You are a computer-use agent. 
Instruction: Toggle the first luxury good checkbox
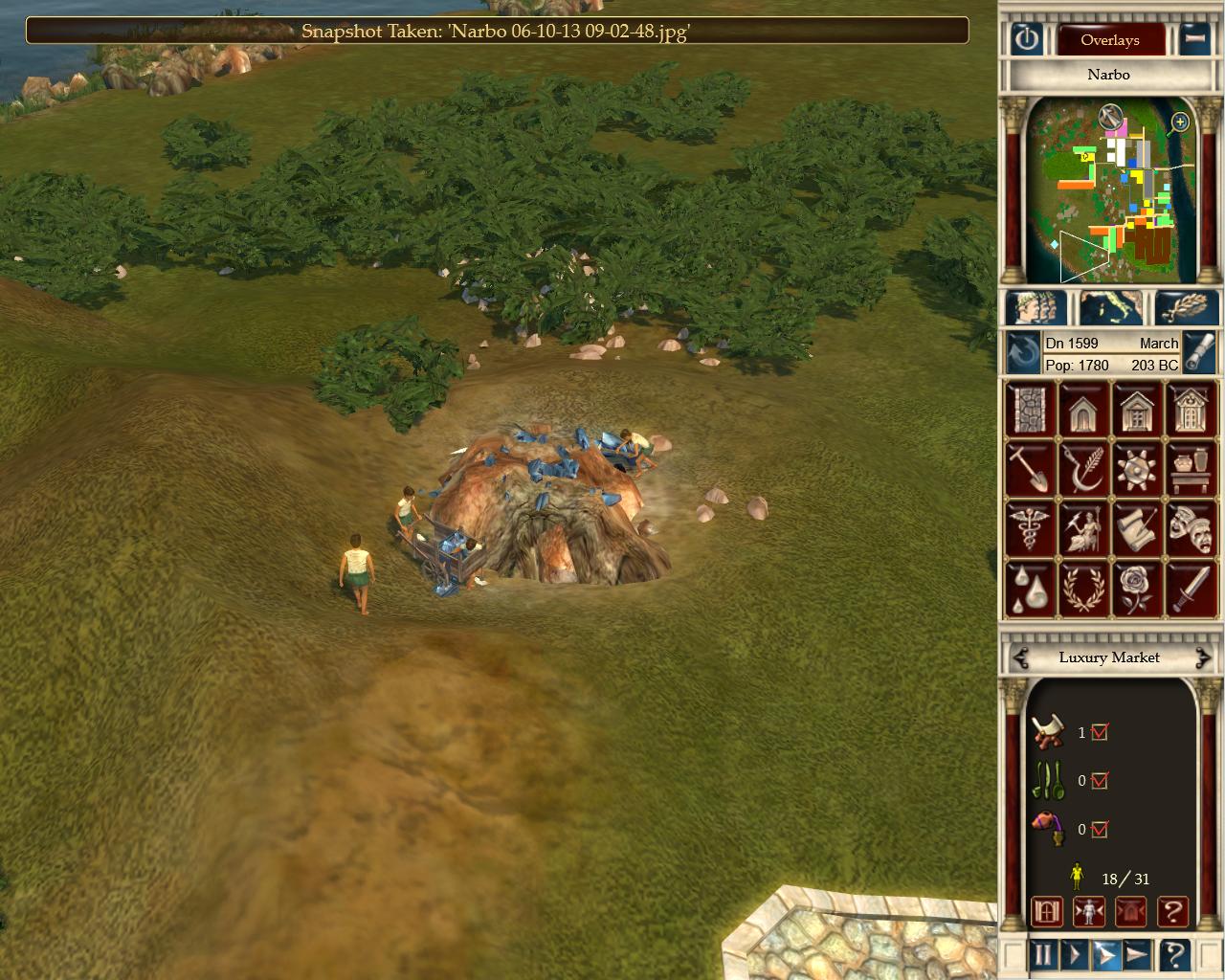pyautogui.click(x=1099, y=732)
